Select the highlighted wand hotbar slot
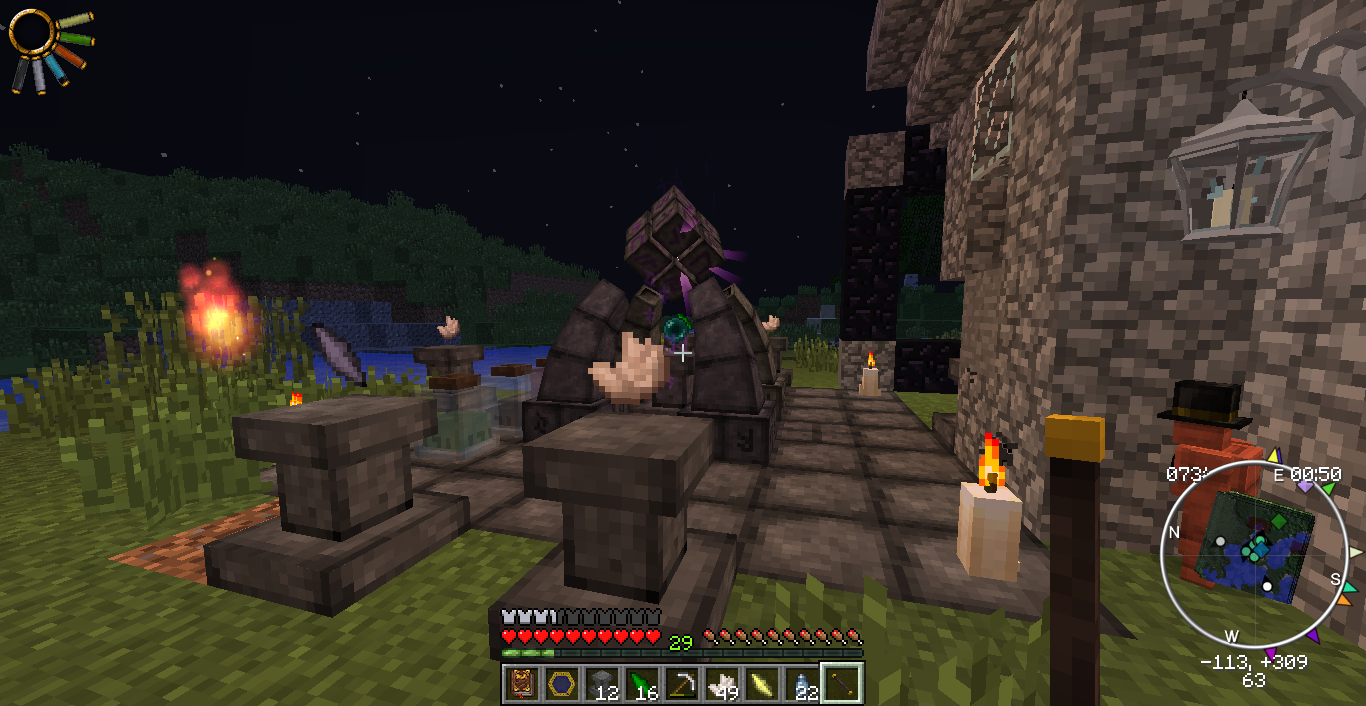Viewport: 1366px width, 706px height. [841, 684]
